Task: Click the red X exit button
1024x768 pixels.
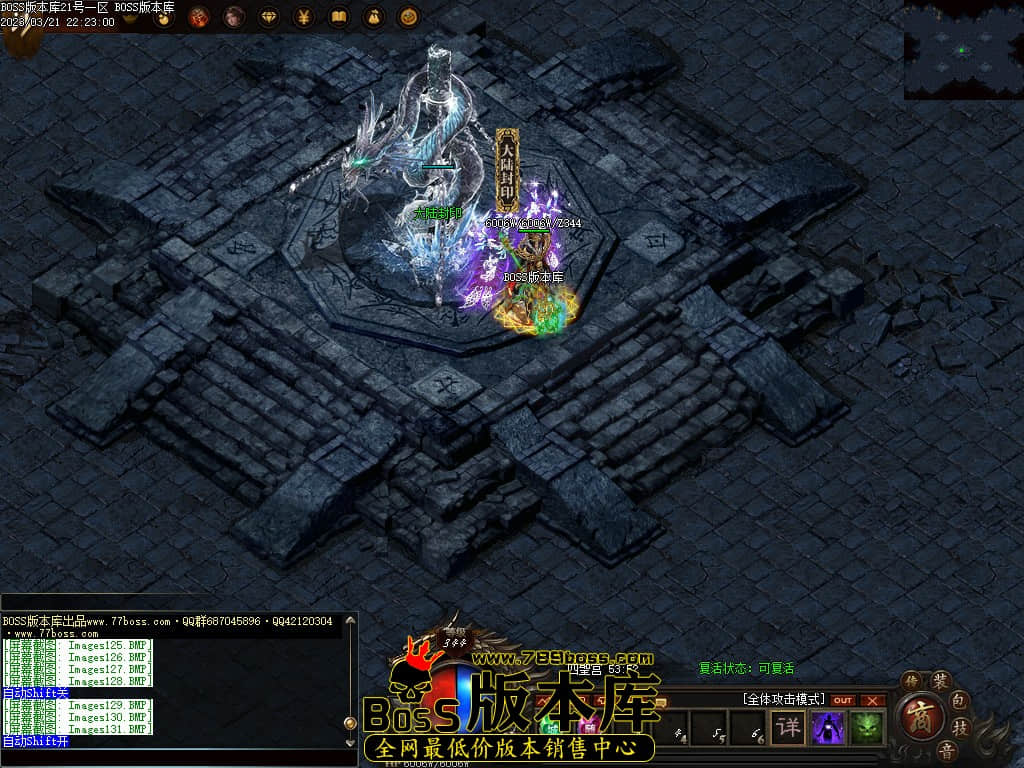Action: coord(873,700)
